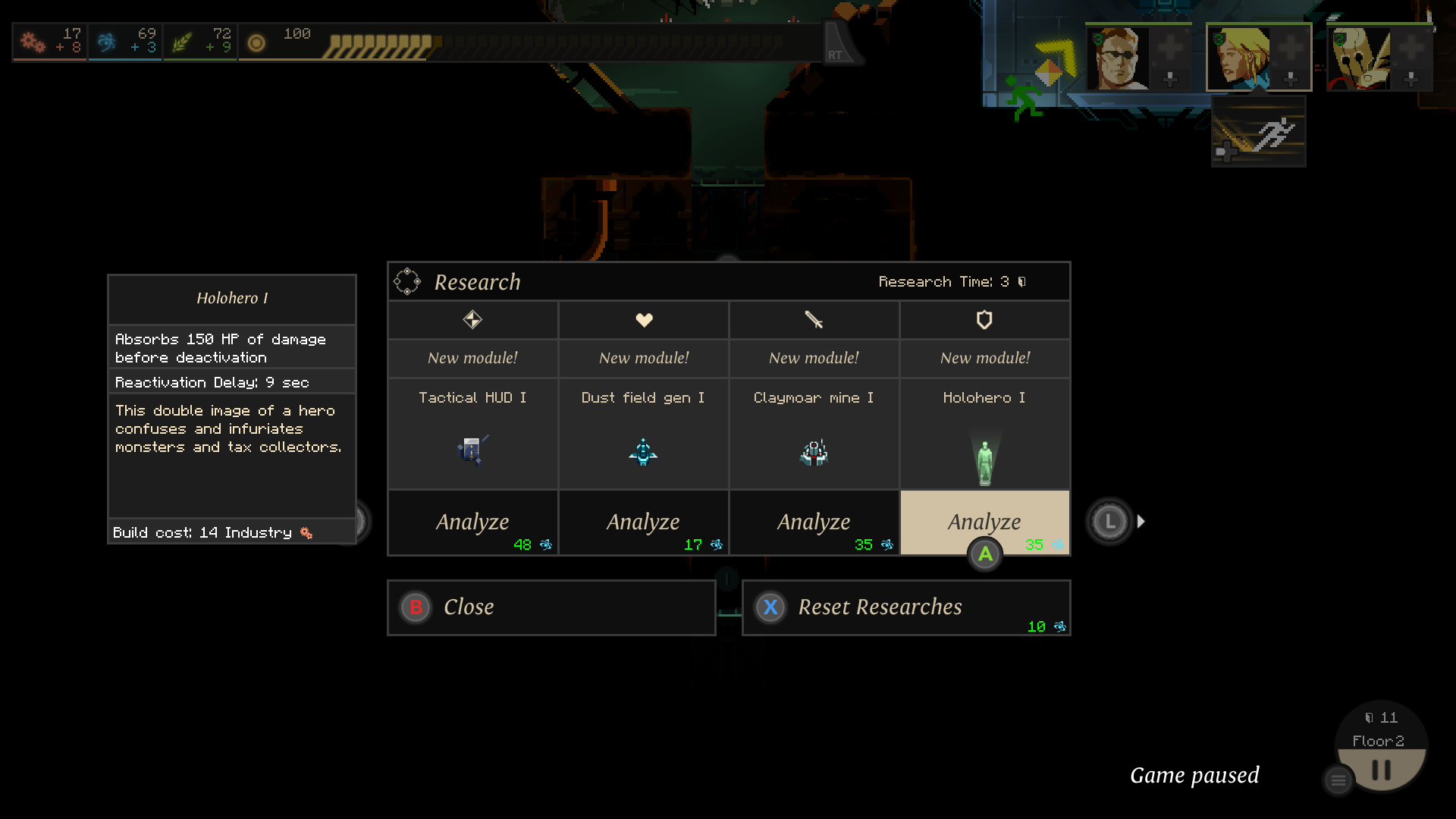Click the Industry gears resource icon
This screenshot has width=1456, height=819.
[32, 42]
